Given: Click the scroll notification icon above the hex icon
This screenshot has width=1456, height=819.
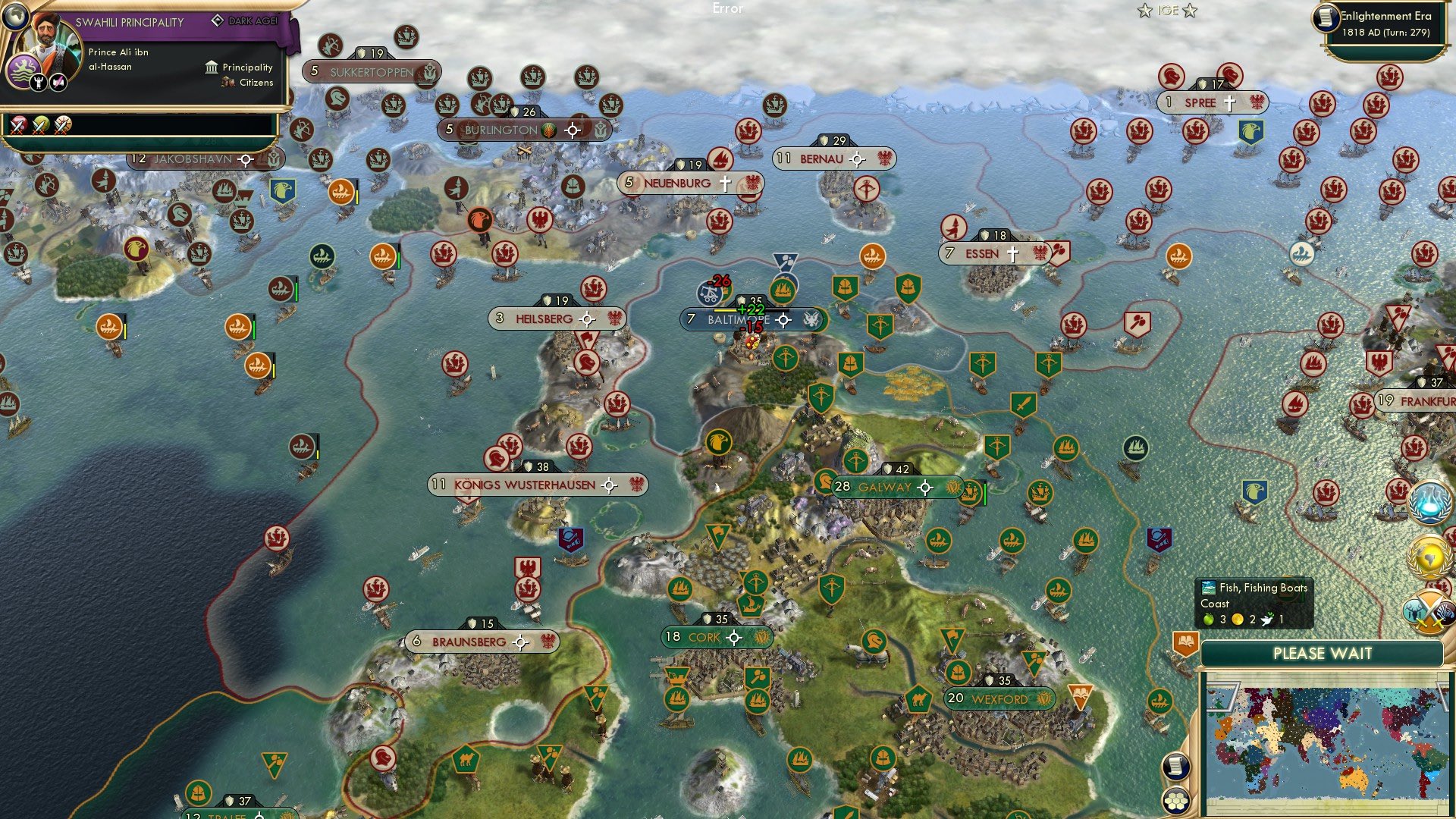Looking at the screenshot, I should (x=1175, y=767).
